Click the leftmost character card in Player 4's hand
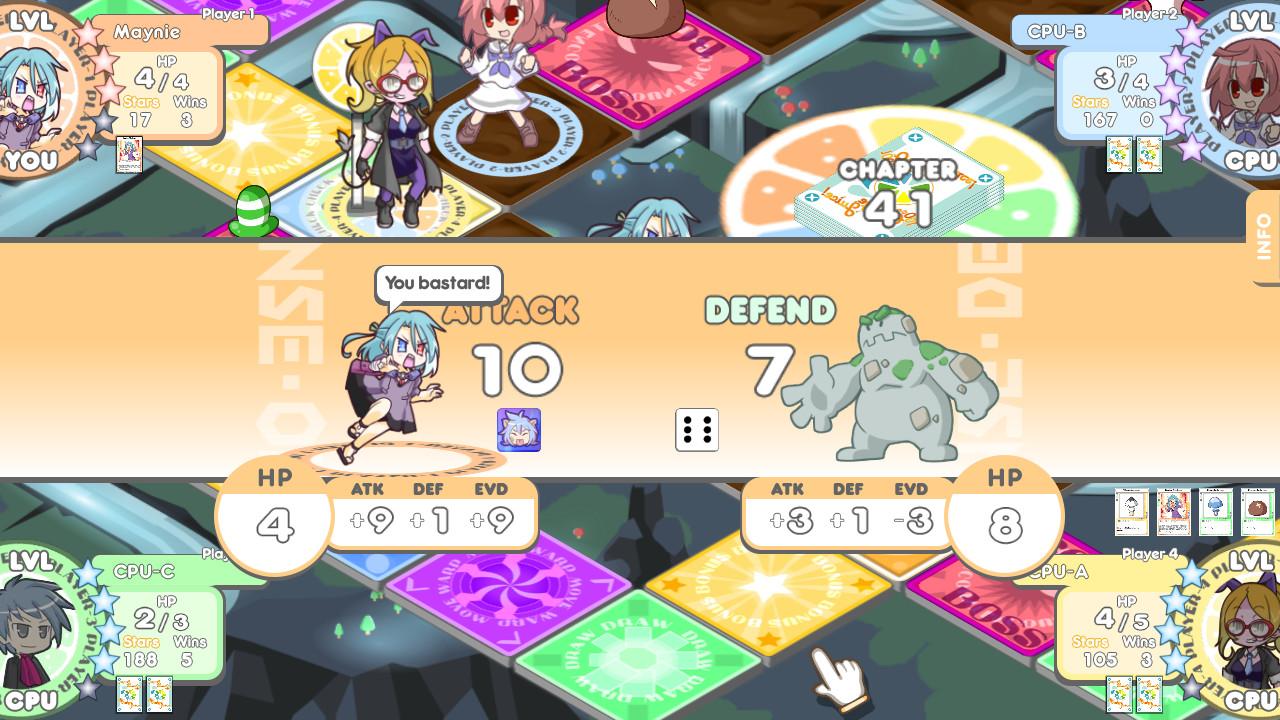This screenshot has width=1280, height=720. point(1132,511)
